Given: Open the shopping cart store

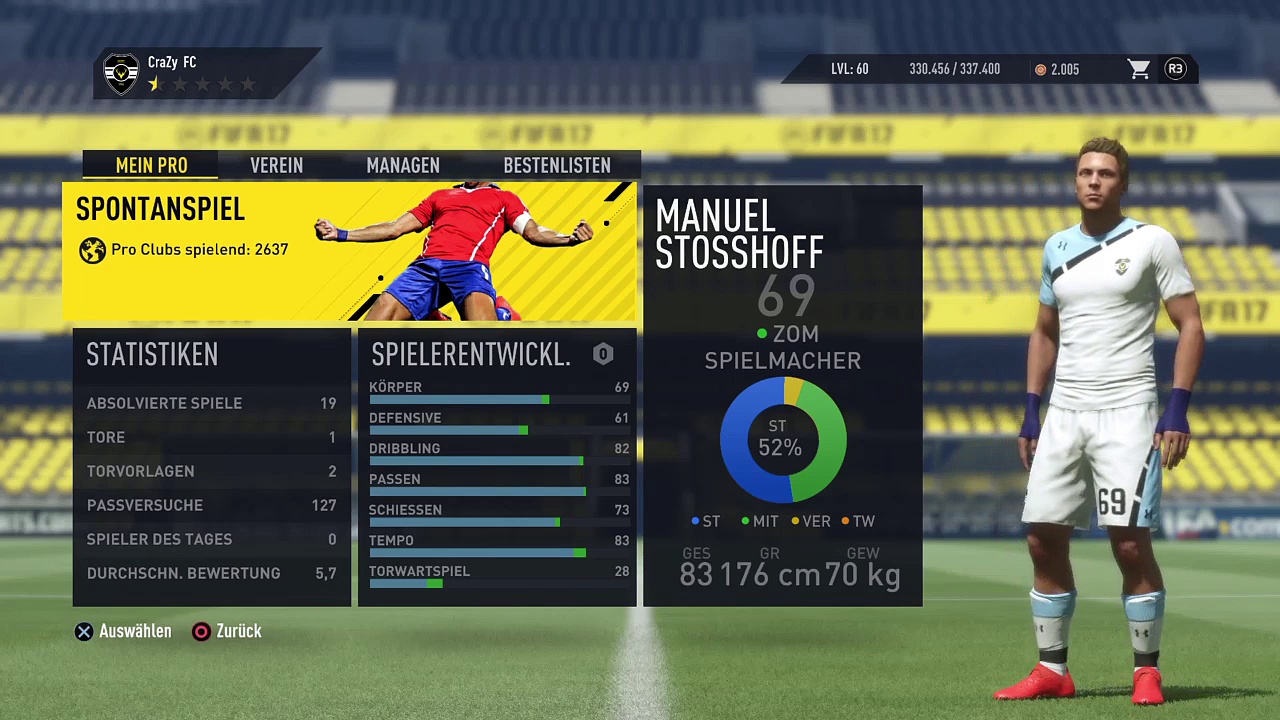Looking at the screenshot, I should 1138,69.
